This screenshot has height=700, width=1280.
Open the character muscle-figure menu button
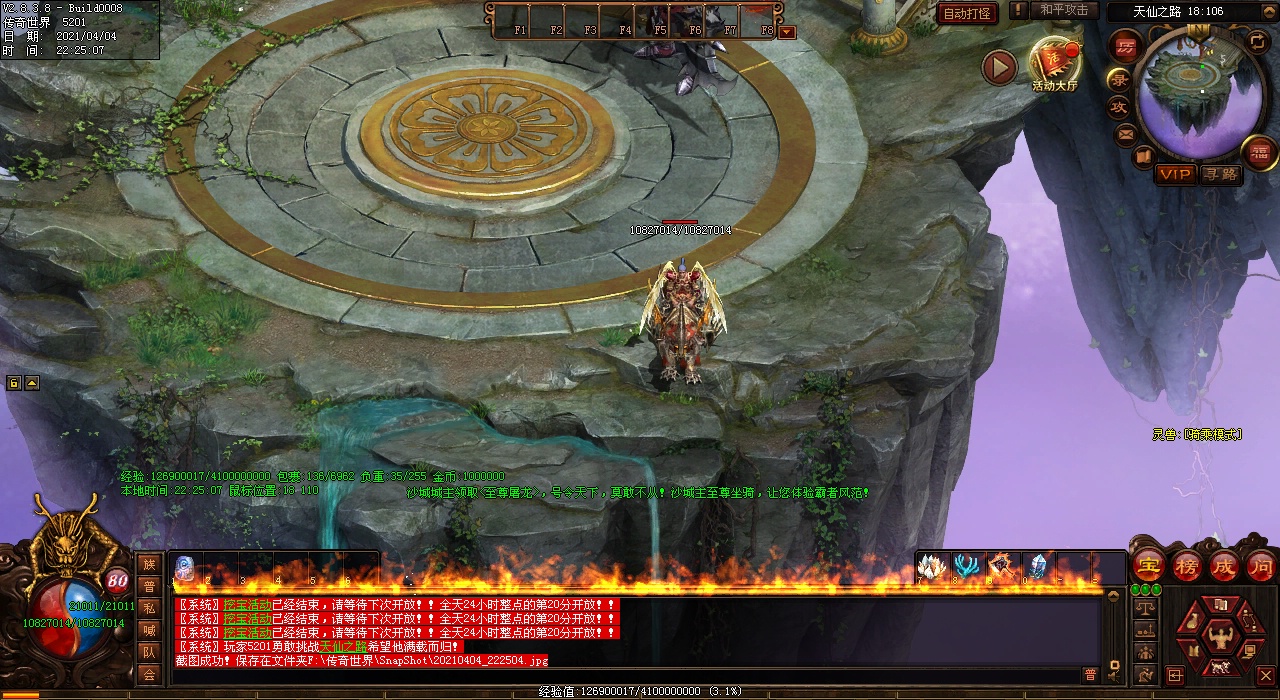(x=1219, y=635)
